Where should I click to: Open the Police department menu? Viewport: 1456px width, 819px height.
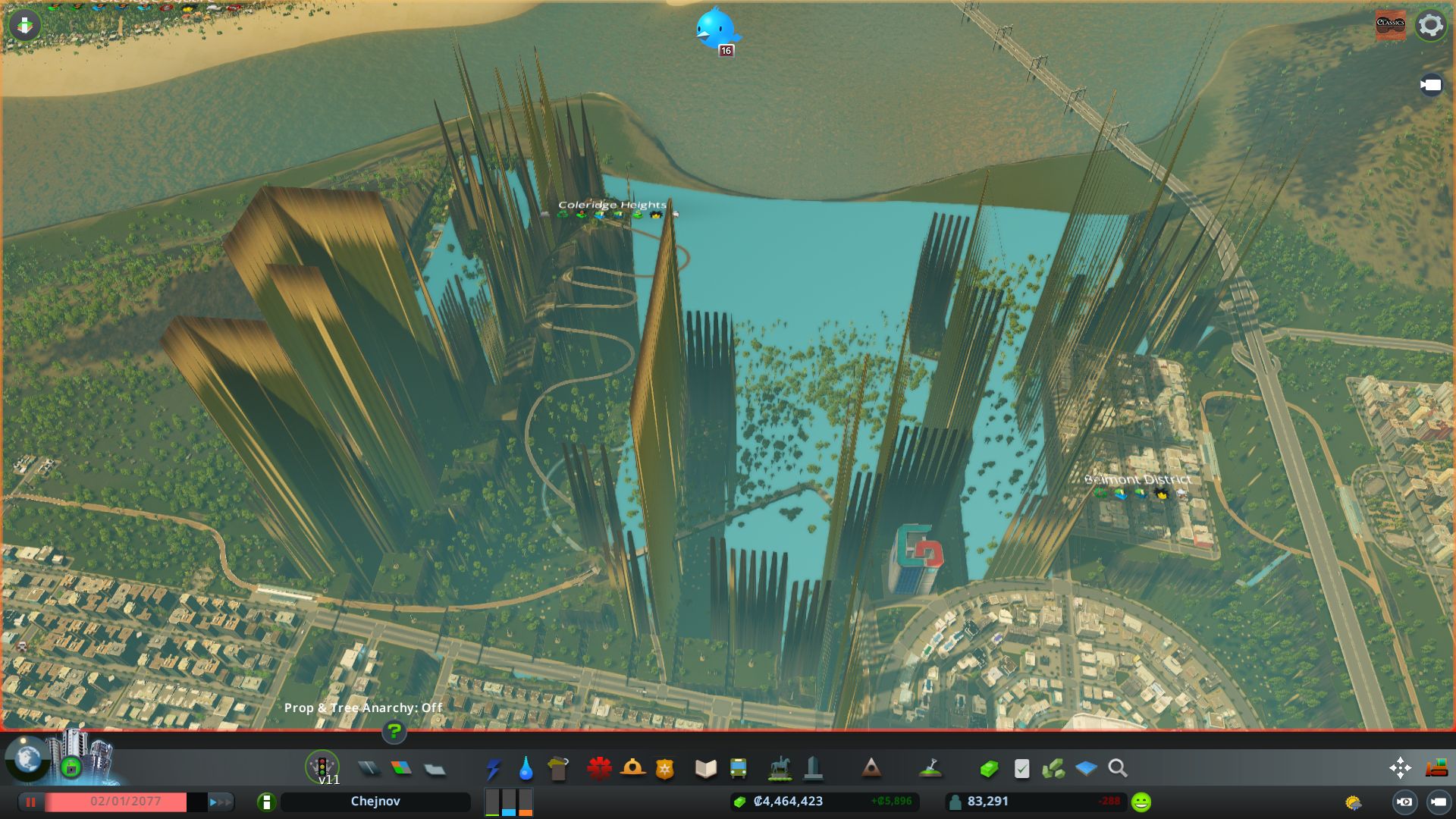[x=665, y=768]
